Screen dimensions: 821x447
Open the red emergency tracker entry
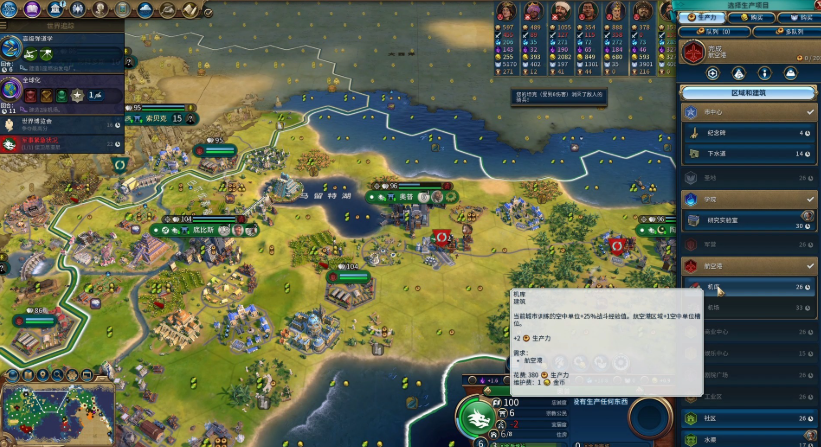[60, 144]
